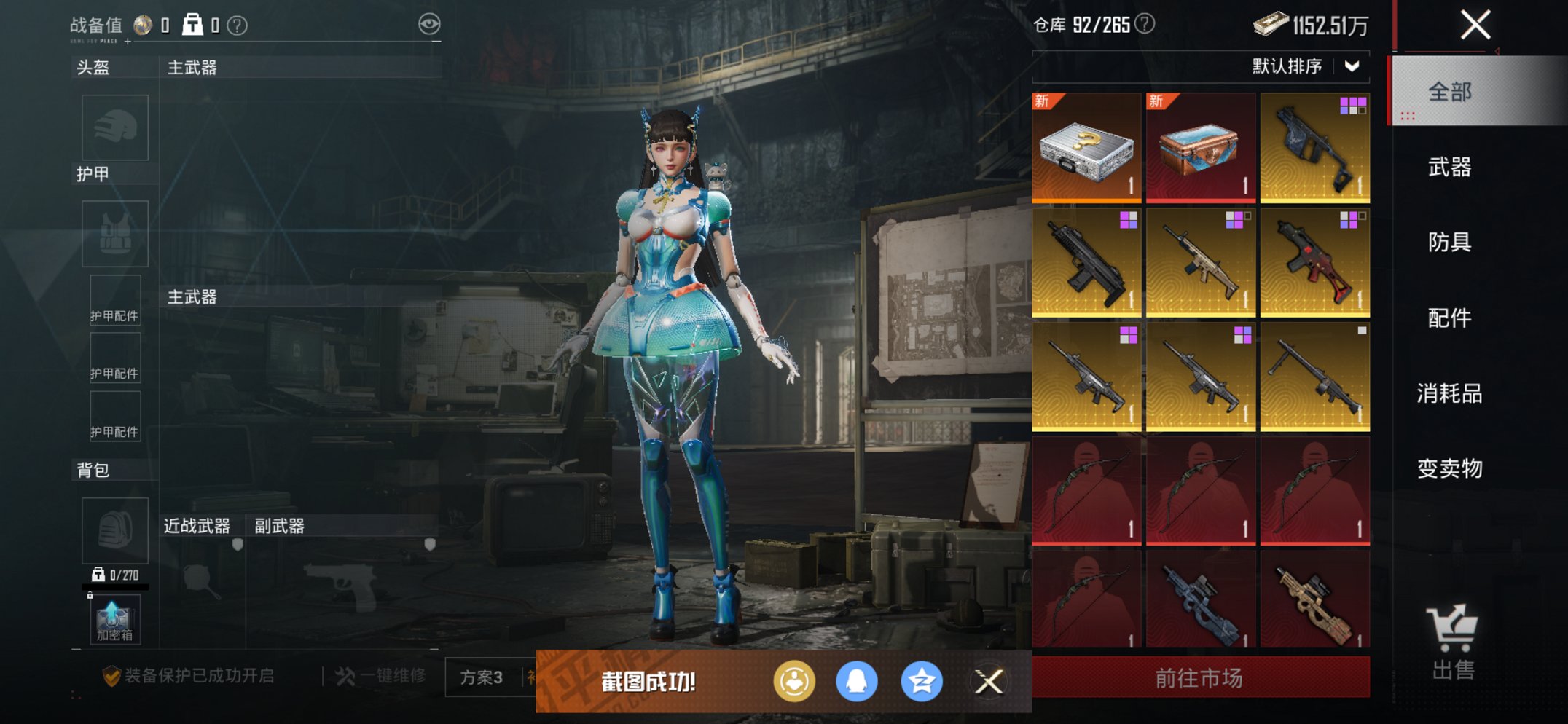Screen dimensions: 1568x724
Task: Select the 配件 attachments tab
Action: click(x=1449, y=318)
